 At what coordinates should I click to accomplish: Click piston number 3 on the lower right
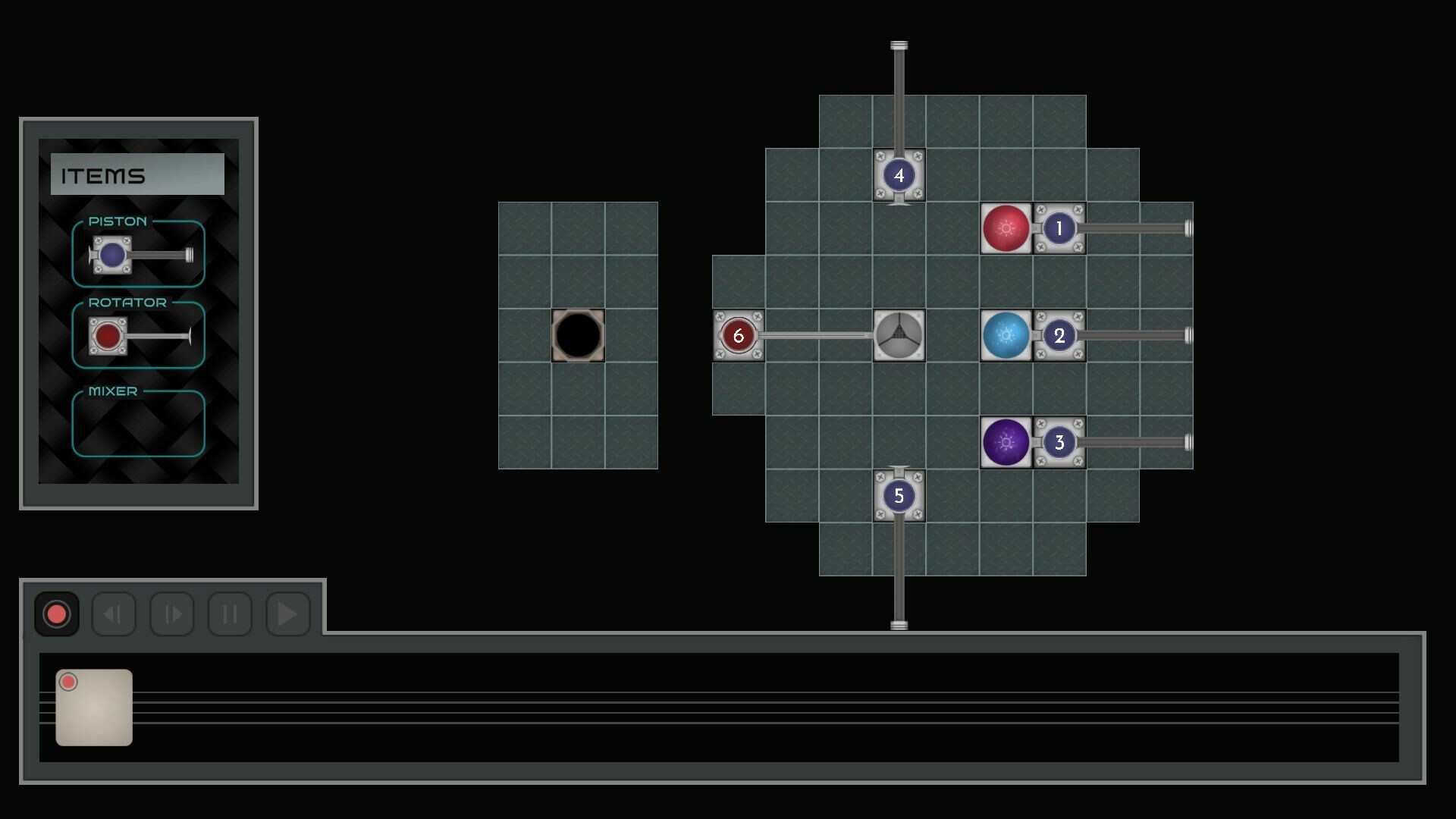(x=1059, y=442)
